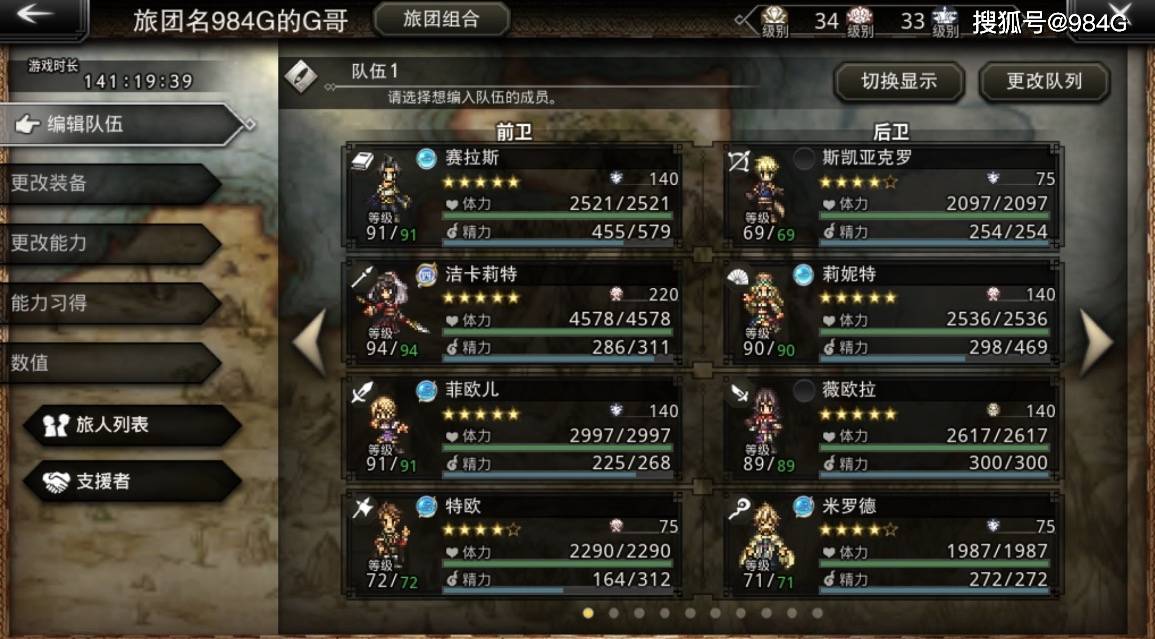The image size is (1155, 639).
Task: Select party member 斯凯亚克罗
Action: 892,195
